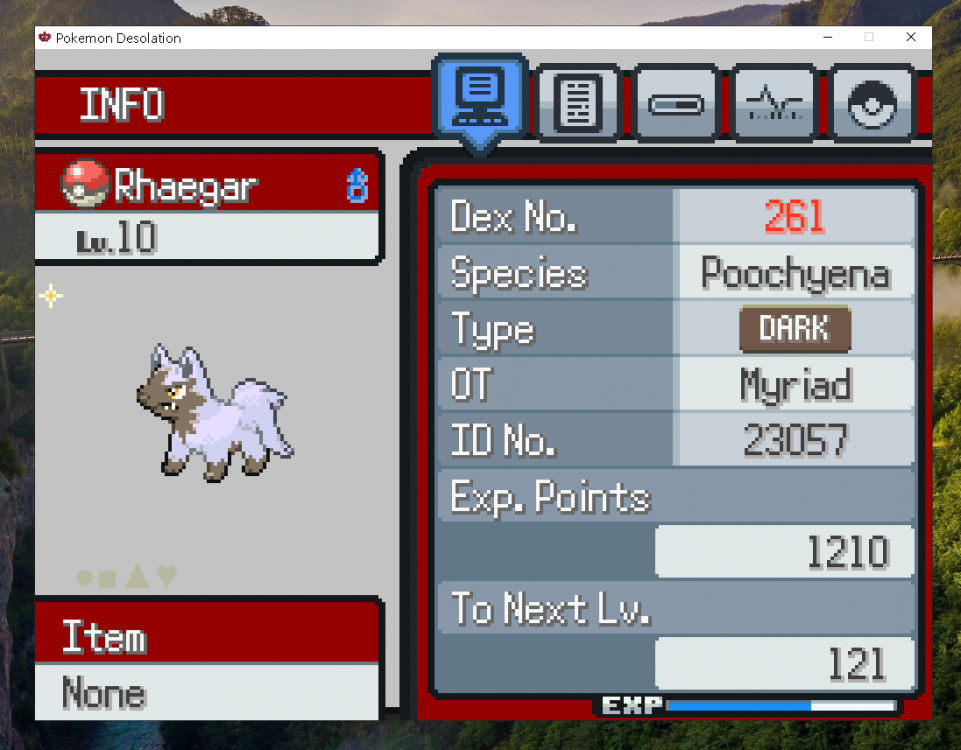Image resolution: width=961 pixels, height=750 pixels.
Task: Minimize the game window
Action: point(828,37)
